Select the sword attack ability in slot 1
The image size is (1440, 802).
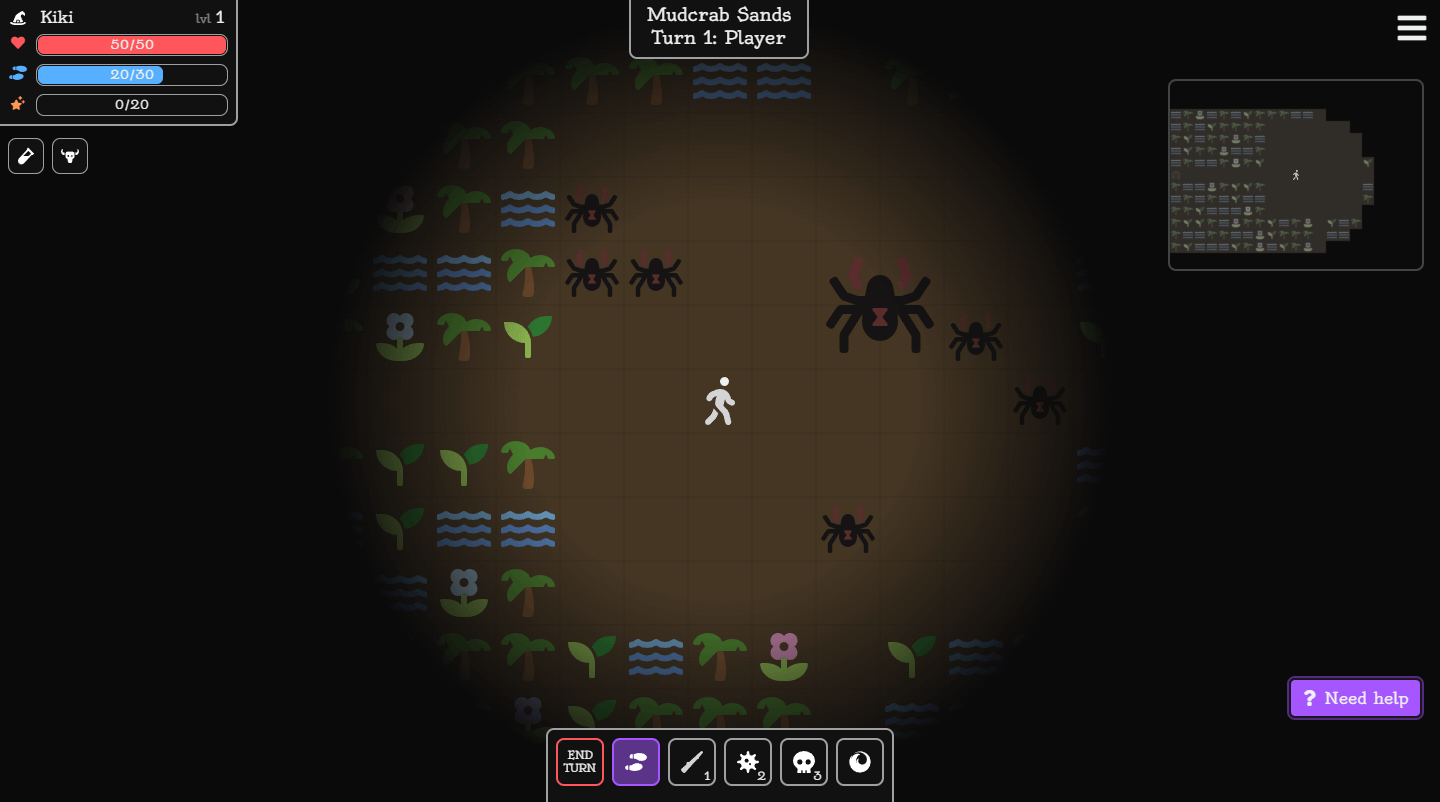point(691,762)
